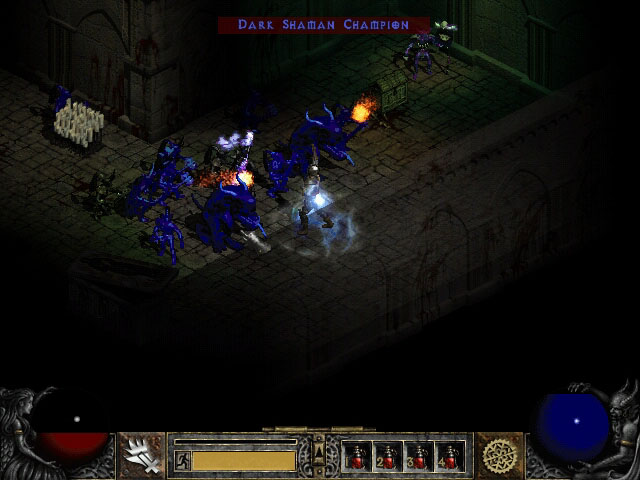Toggle the run/walk button

click(x=183, y=460)
